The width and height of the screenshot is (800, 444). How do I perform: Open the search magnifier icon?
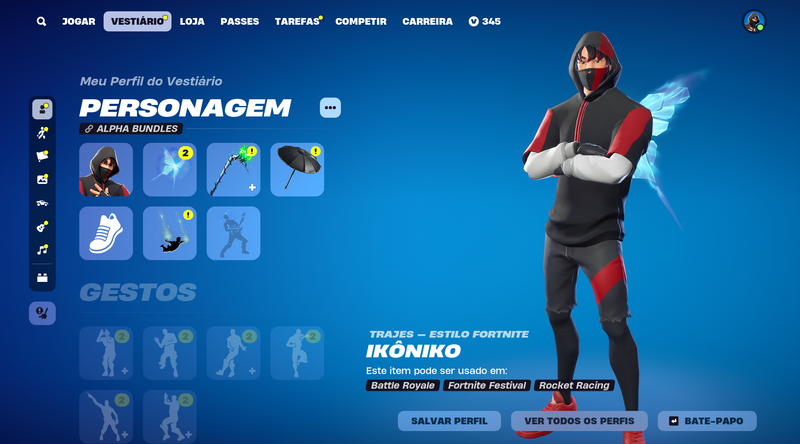click(x=41, y=21)
